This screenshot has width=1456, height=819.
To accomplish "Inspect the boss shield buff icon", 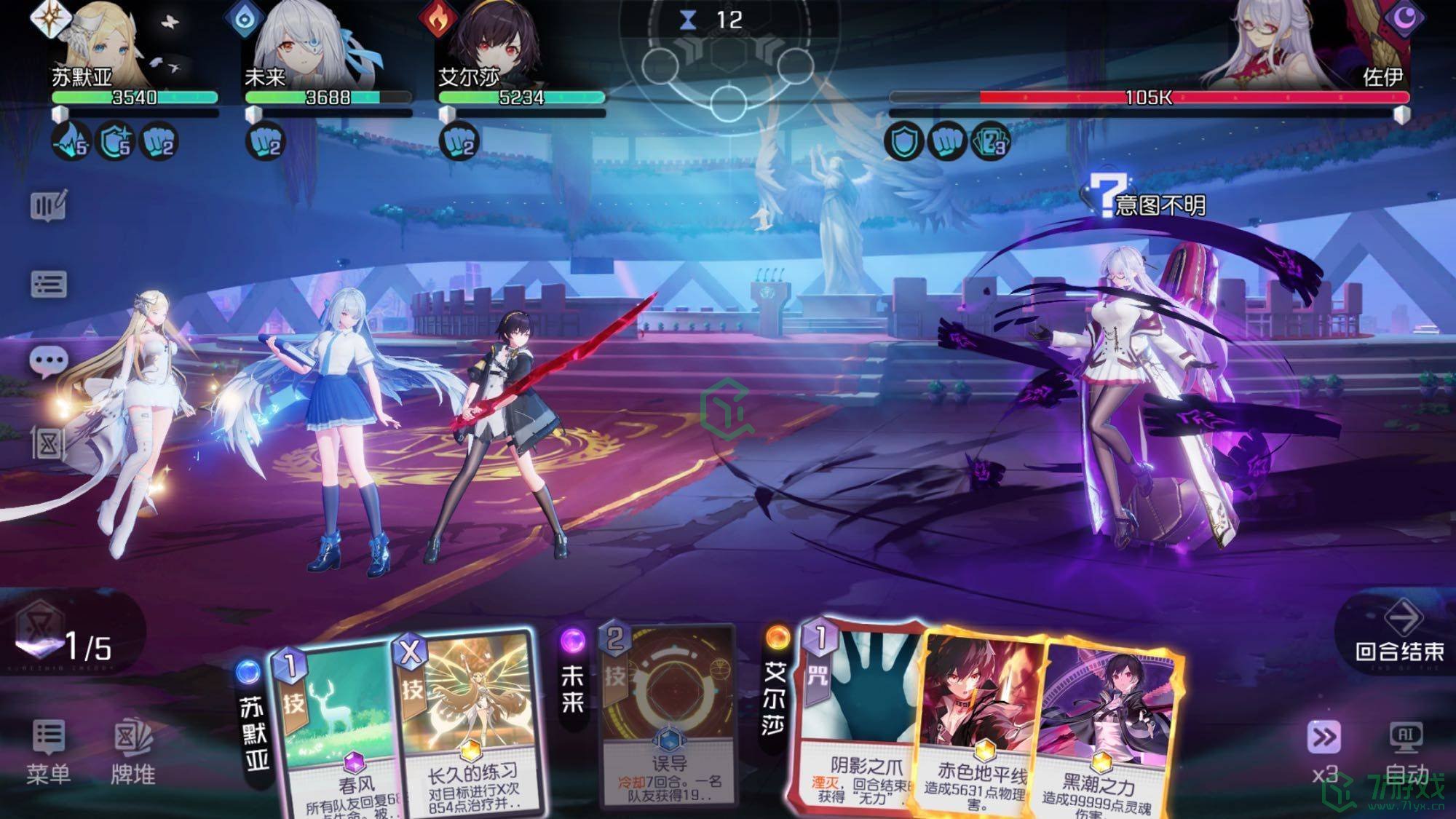I will click(903, 141).
